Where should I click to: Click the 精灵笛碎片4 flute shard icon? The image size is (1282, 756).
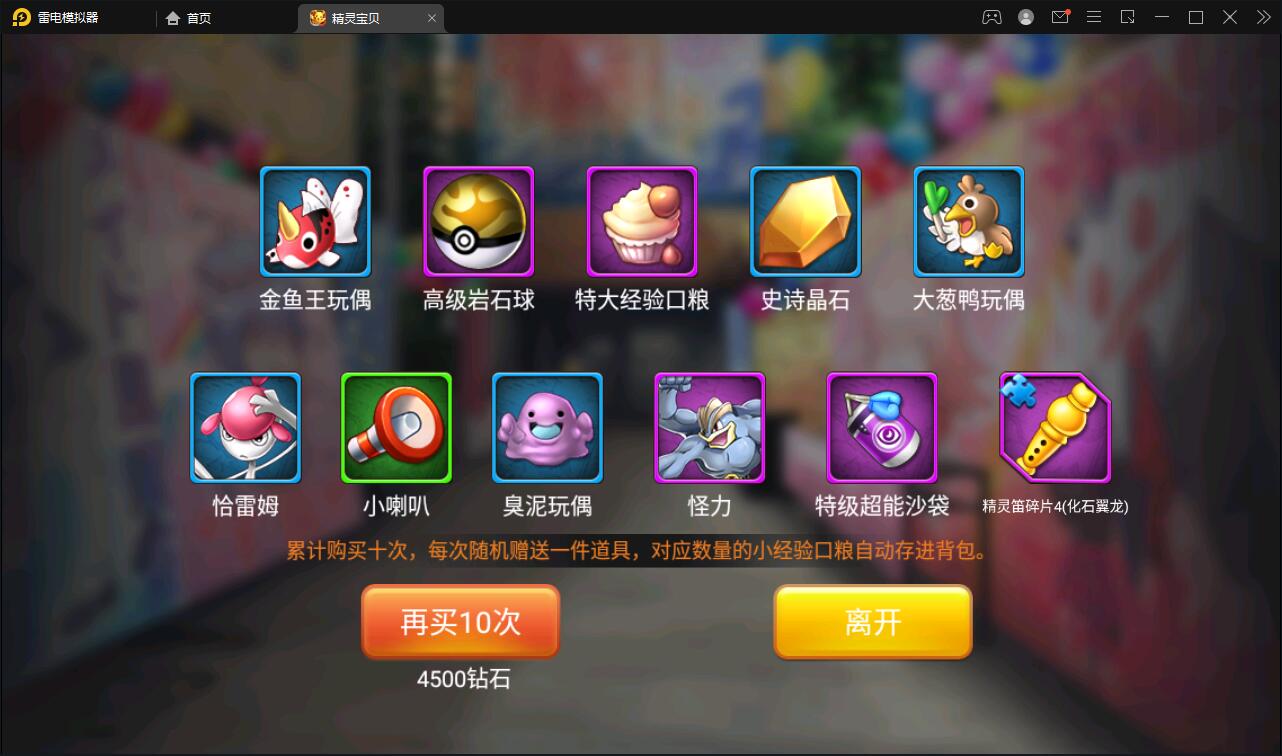(x=1052, y=428)
